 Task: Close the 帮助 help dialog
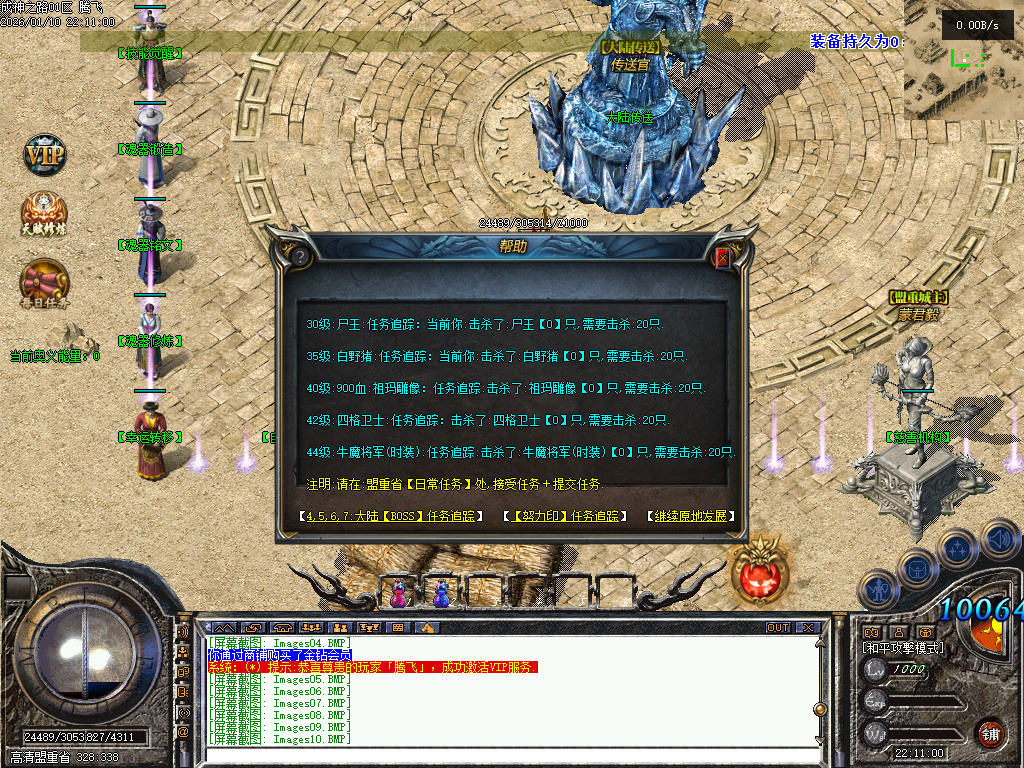click(x=723, y=258)
